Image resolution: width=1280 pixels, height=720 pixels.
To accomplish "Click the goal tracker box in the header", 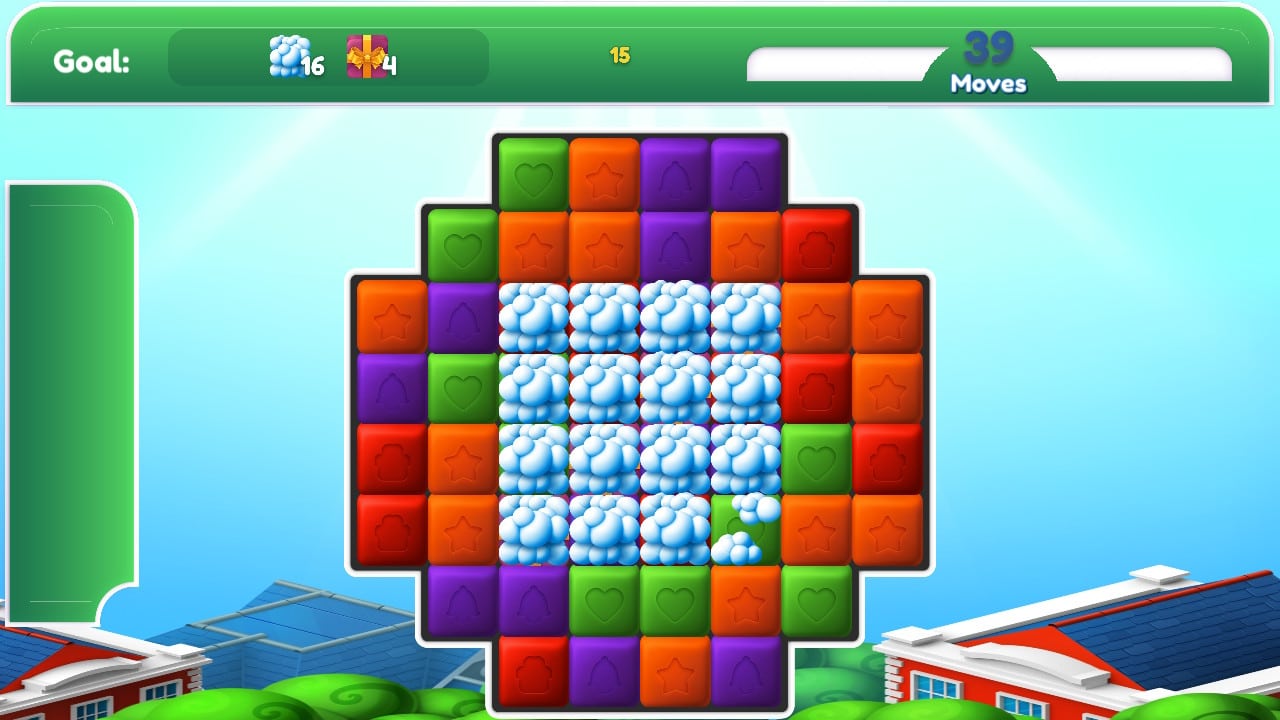I will 328,60.
